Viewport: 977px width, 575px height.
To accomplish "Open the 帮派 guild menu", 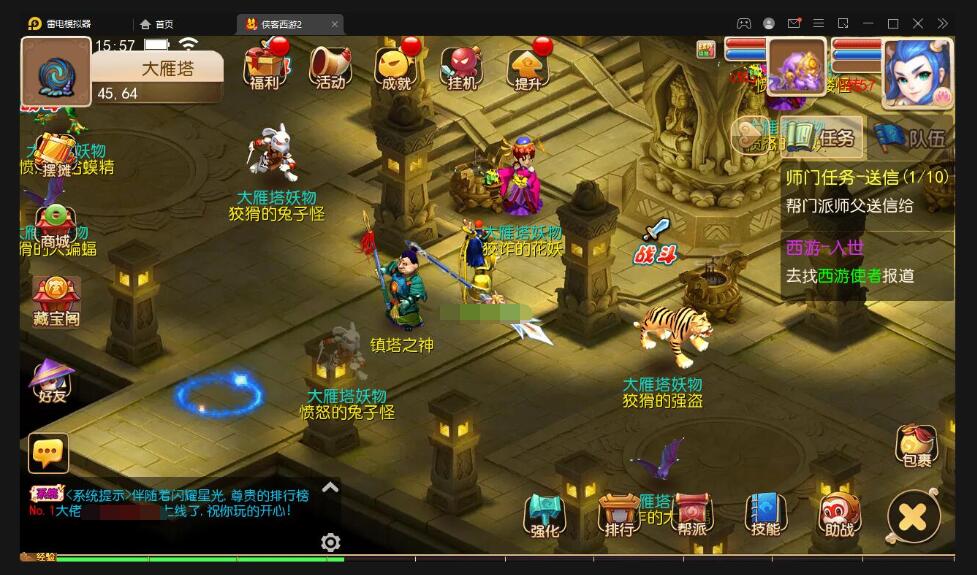I will coord(692,514).
